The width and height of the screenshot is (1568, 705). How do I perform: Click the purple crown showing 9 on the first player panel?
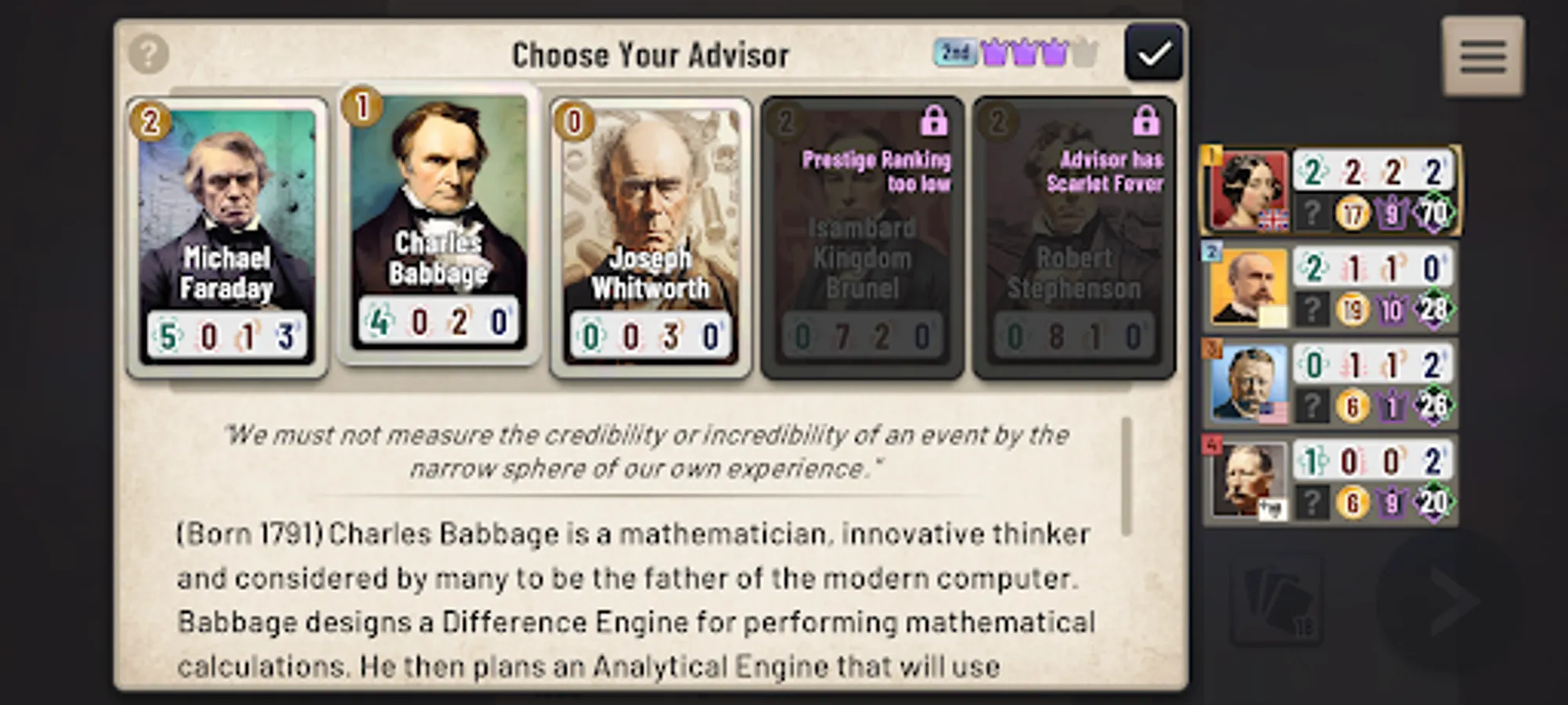point(1391,213)
